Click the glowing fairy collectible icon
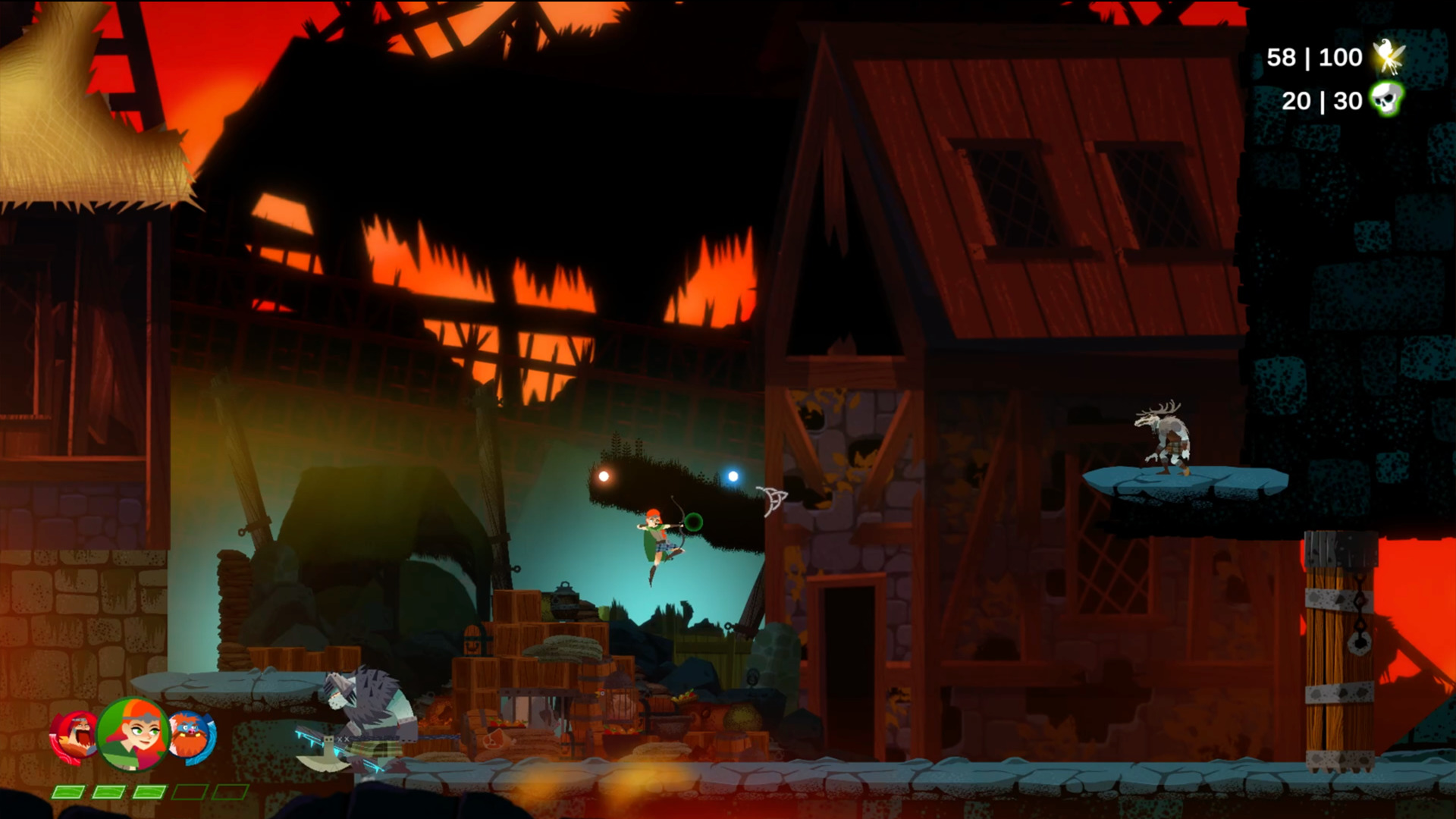Screen dimensions: 1456x819 (1386, 55)
